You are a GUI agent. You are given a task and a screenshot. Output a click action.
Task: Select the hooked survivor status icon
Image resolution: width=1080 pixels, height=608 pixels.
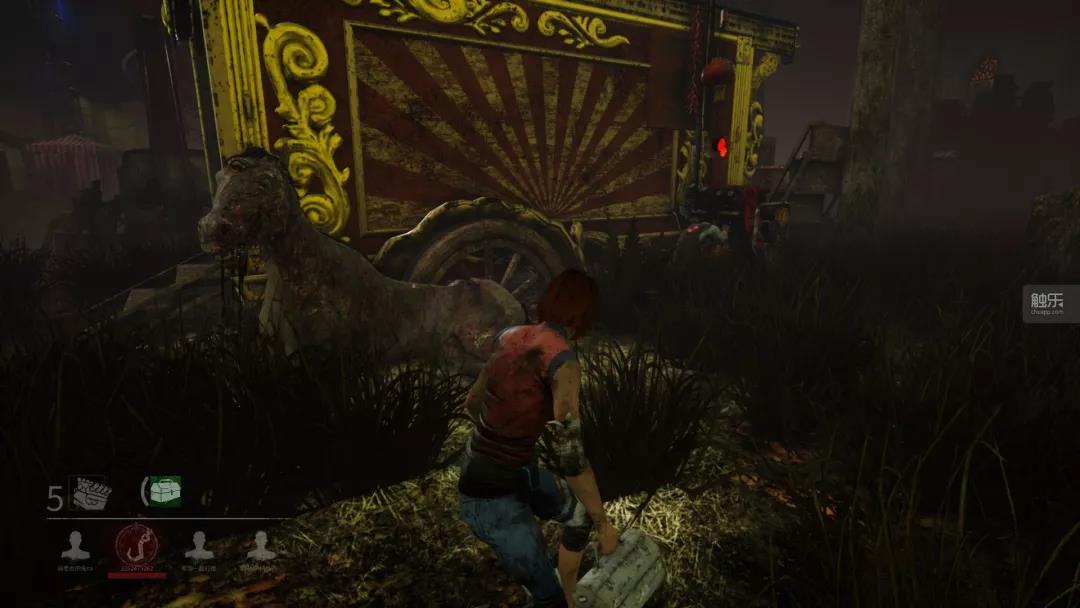click(x=137, y=545)
